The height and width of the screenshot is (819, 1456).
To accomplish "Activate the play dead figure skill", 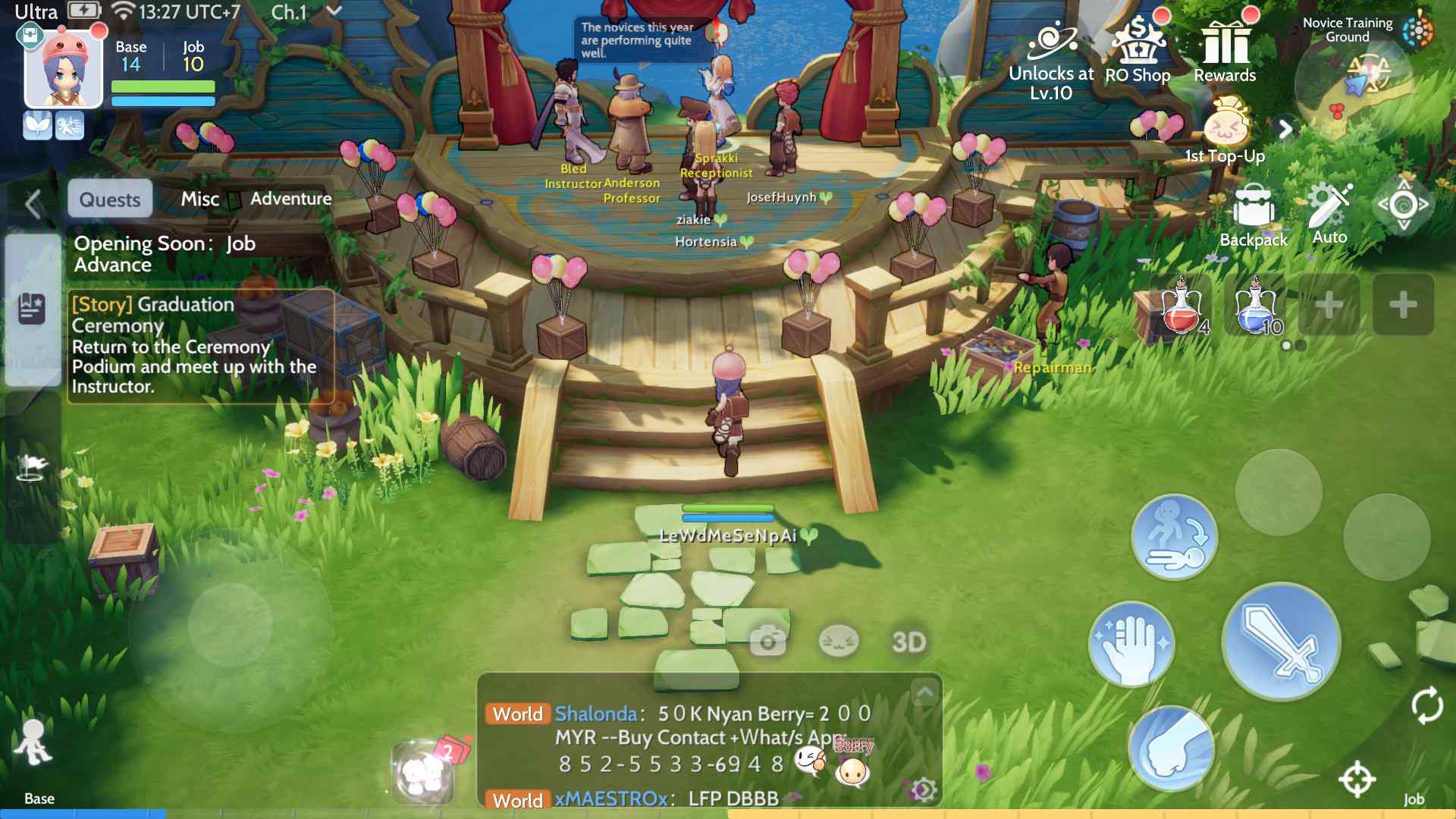I will tap(1174, 537).
